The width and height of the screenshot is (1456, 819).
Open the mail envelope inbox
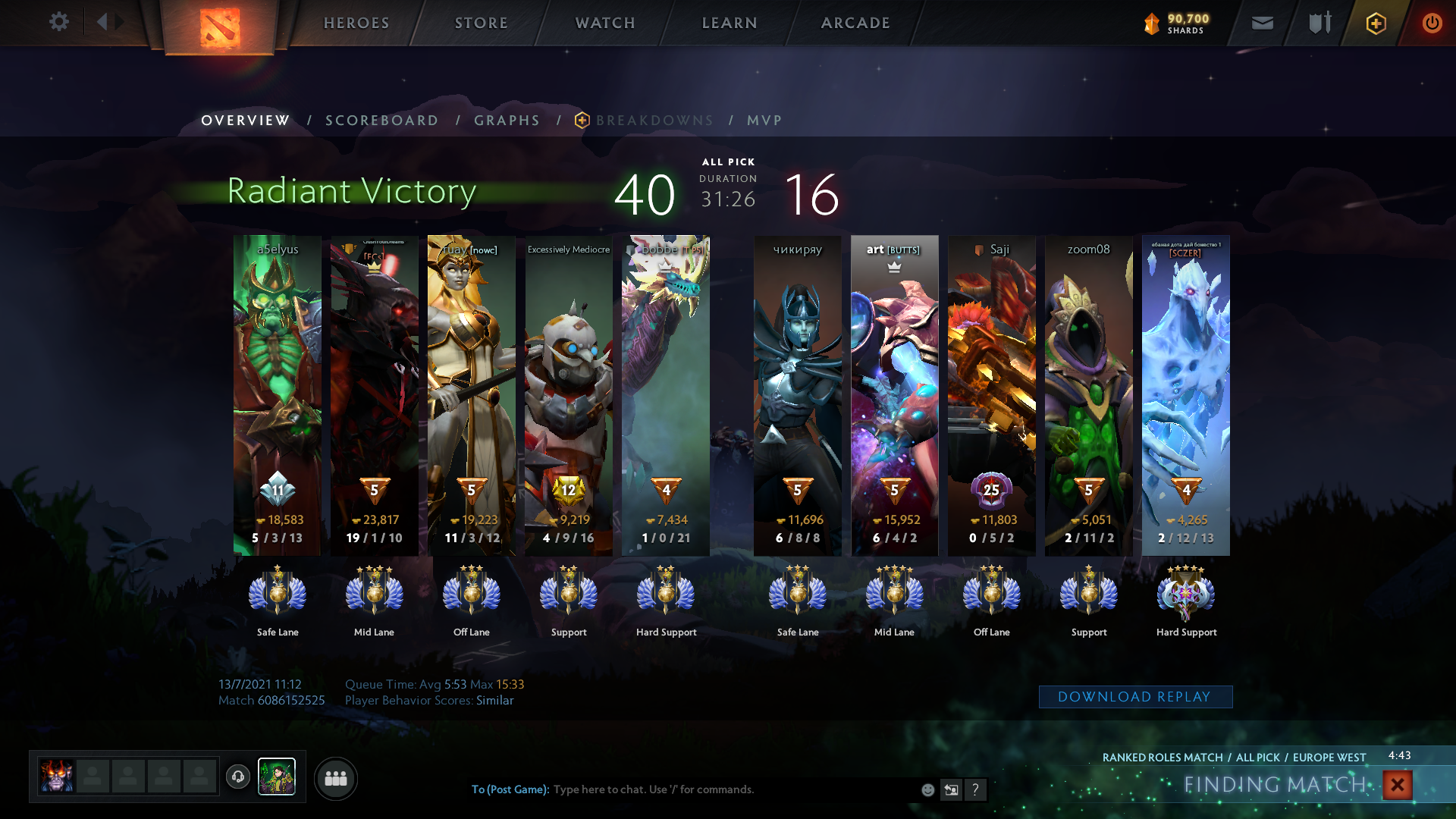click(1263, 24)
